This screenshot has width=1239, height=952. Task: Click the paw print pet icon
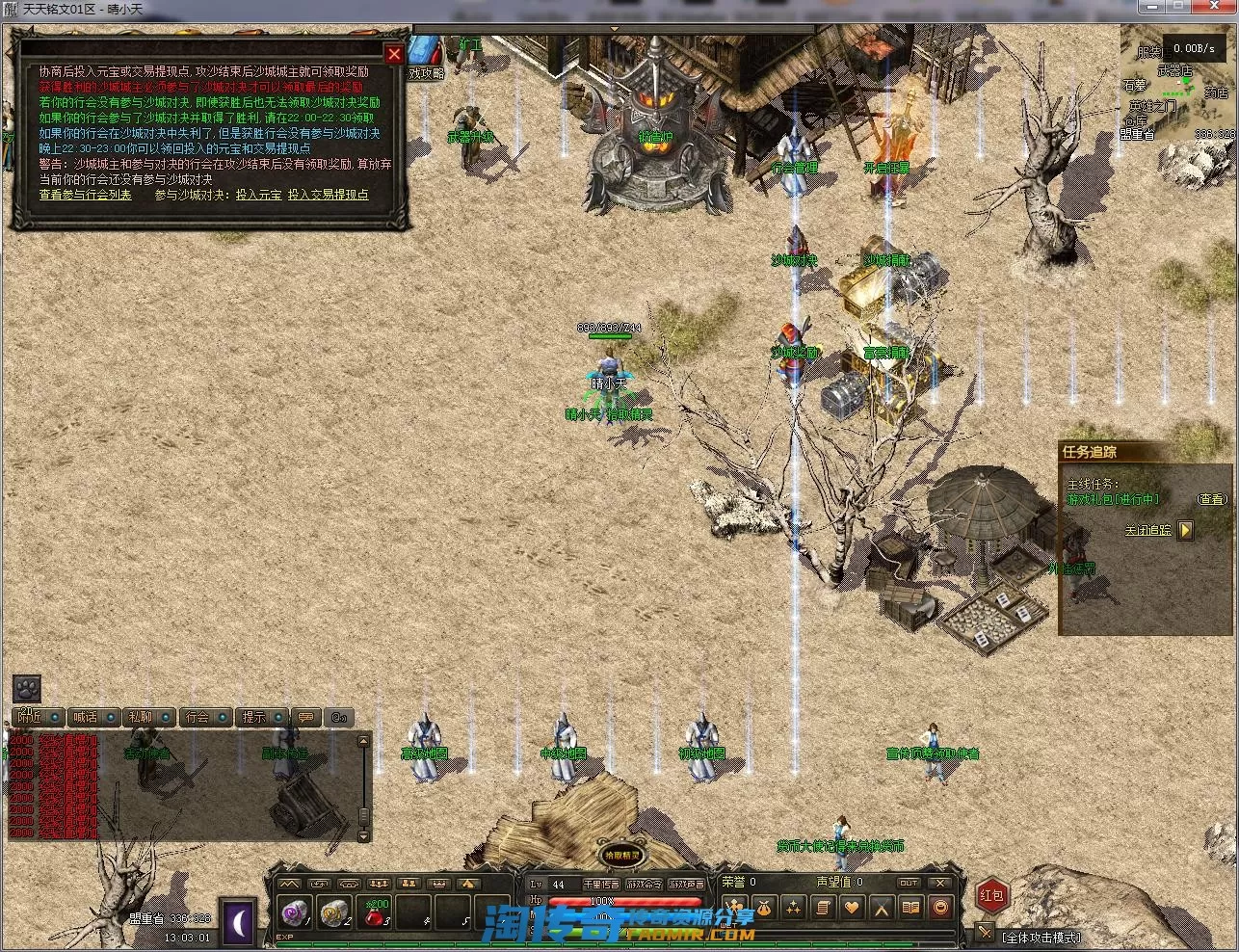tap(27, 688)
